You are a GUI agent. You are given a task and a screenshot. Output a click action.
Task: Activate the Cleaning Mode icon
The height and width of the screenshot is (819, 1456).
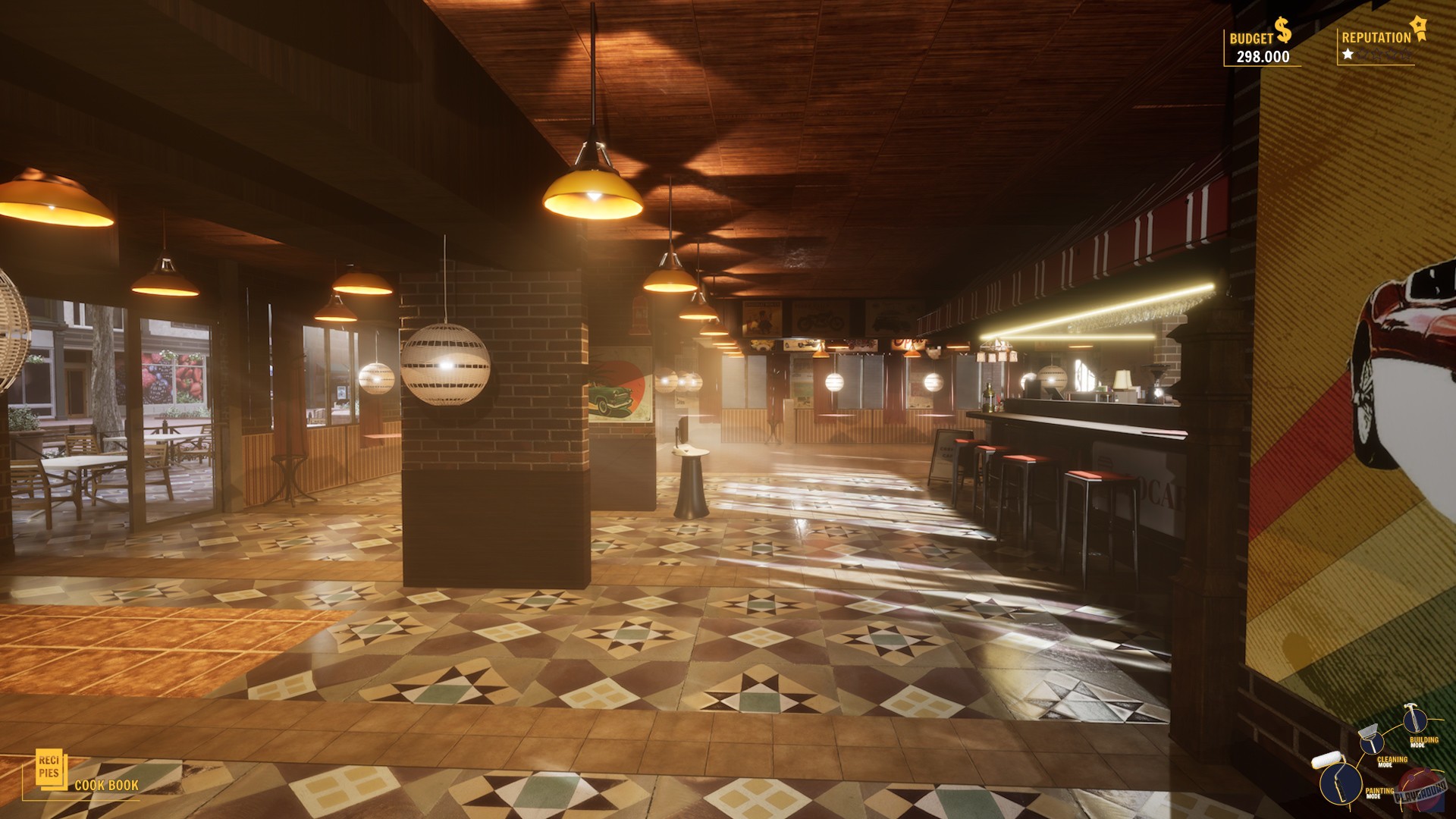coord(1371,744)
